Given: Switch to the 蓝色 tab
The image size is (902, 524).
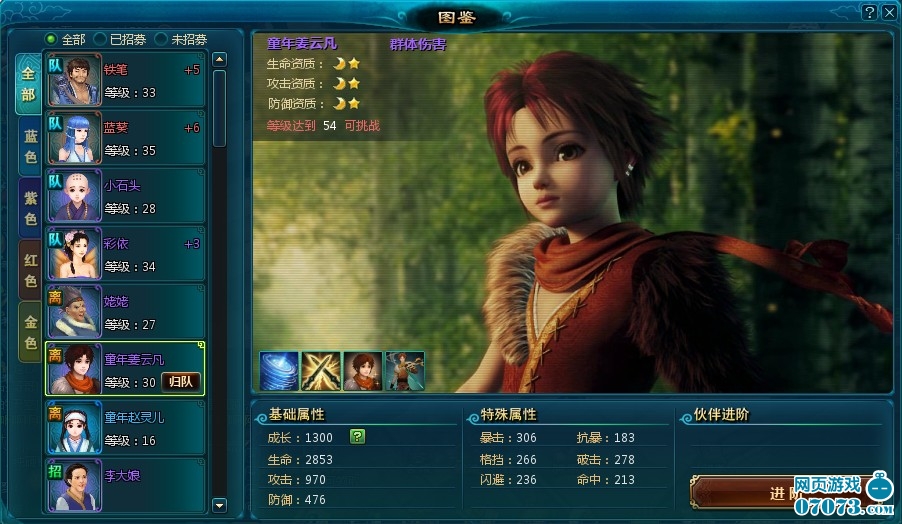Looking at the screenshot, I should (30, 146).
